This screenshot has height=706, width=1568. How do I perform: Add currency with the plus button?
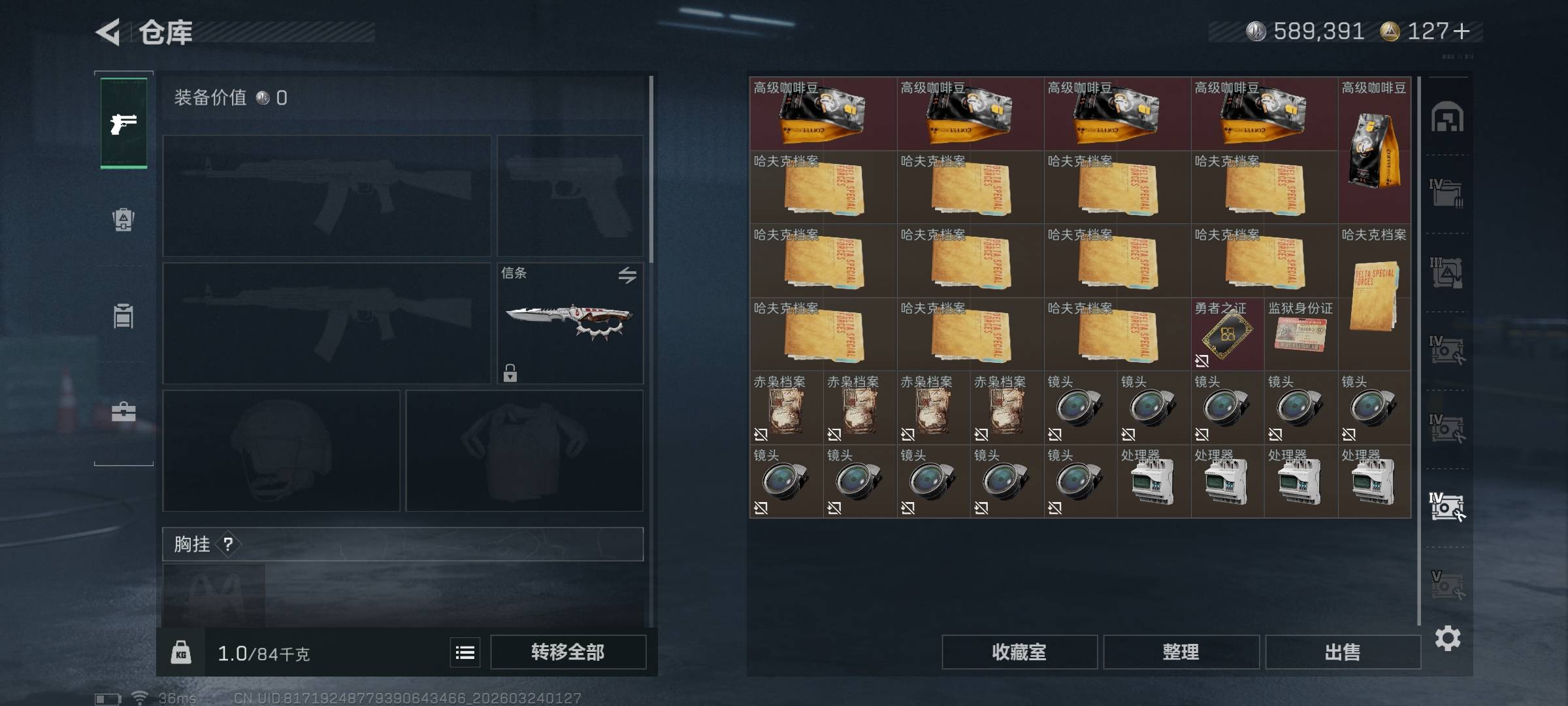[x=1462, y=31]
